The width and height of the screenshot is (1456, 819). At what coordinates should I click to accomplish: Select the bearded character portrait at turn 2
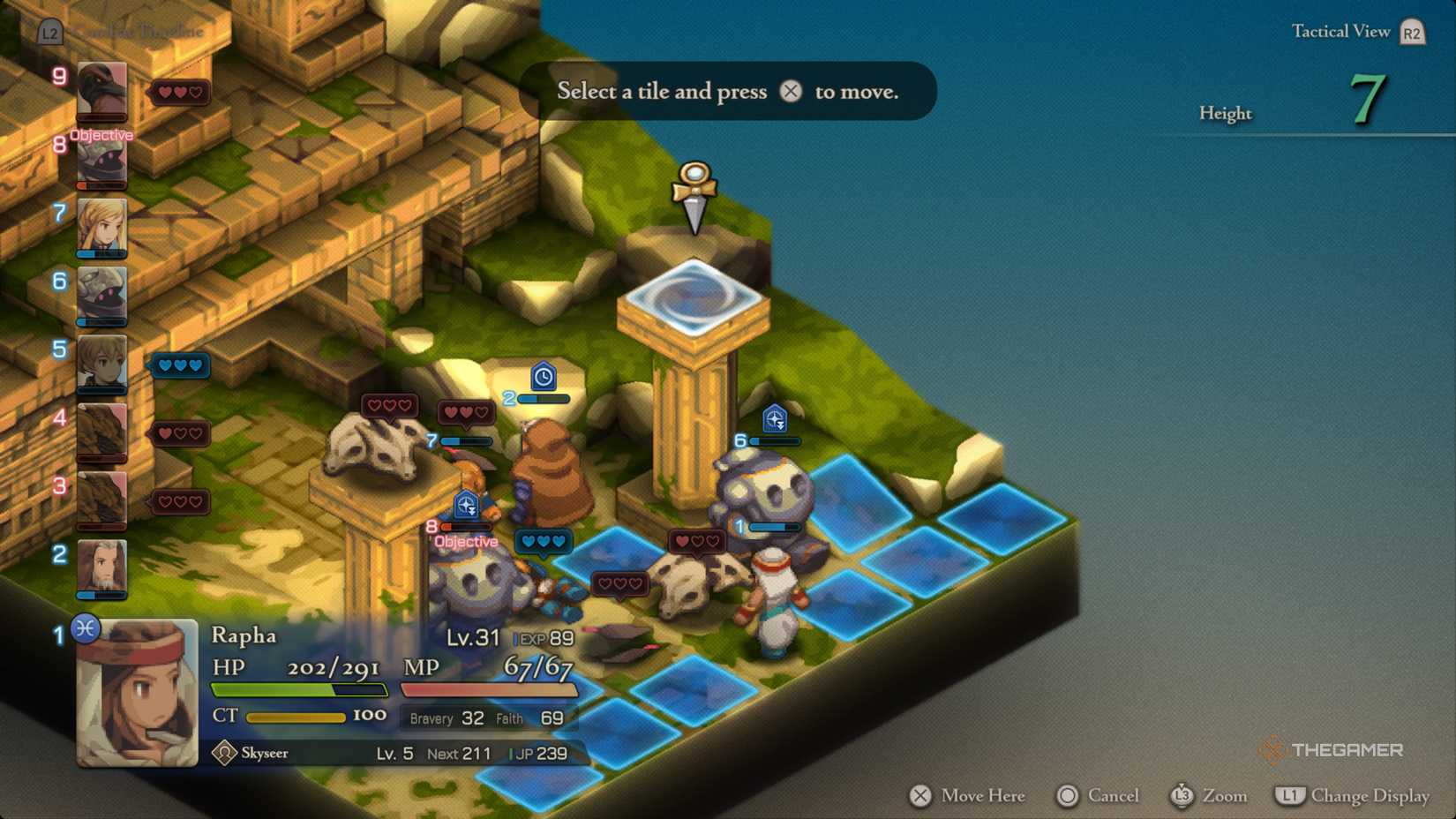point(100,568)
